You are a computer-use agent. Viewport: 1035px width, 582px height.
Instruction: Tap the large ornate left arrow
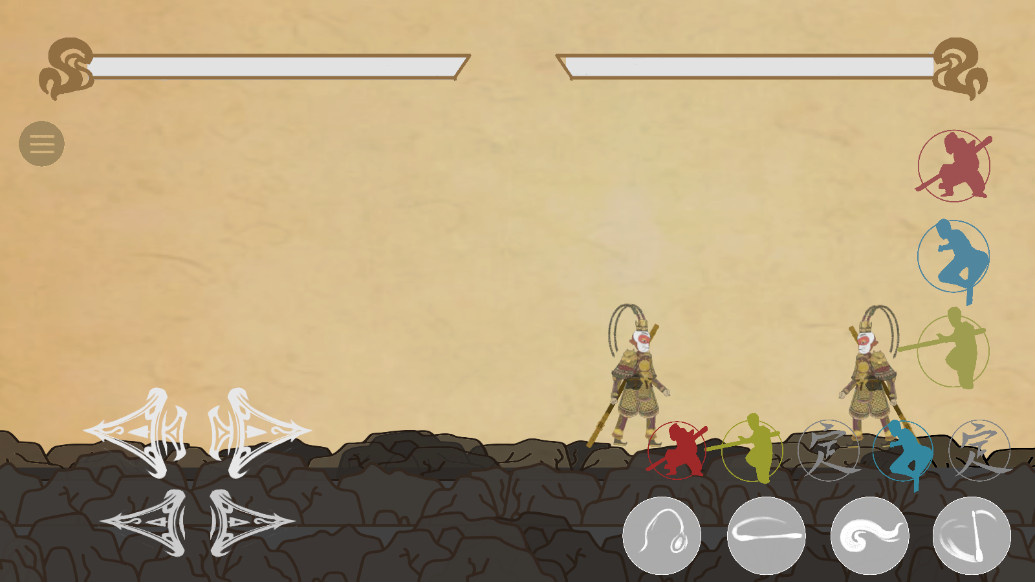(x=136, y=432)
